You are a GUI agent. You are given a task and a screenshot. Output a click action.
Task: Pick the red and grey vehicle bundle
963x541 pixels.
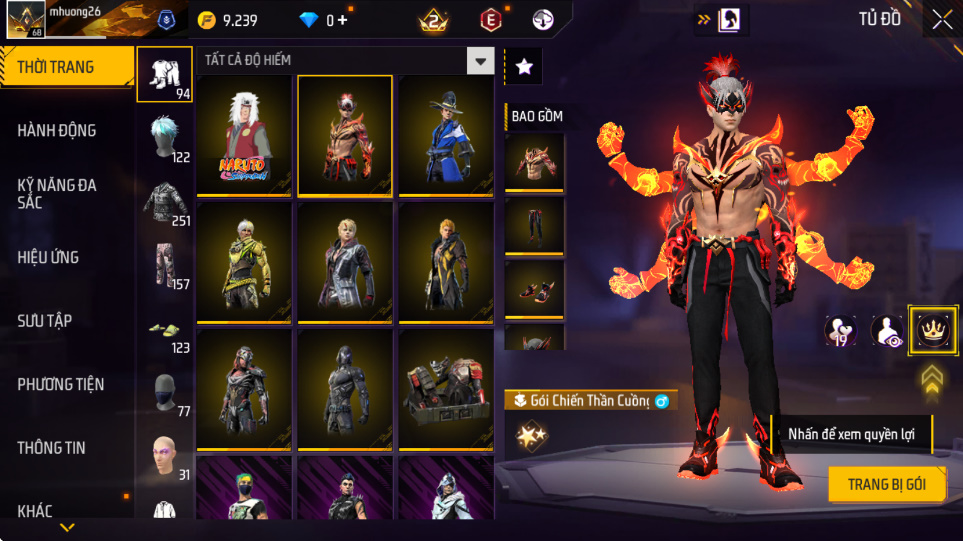pyautogui.click(x=445, y=391)
